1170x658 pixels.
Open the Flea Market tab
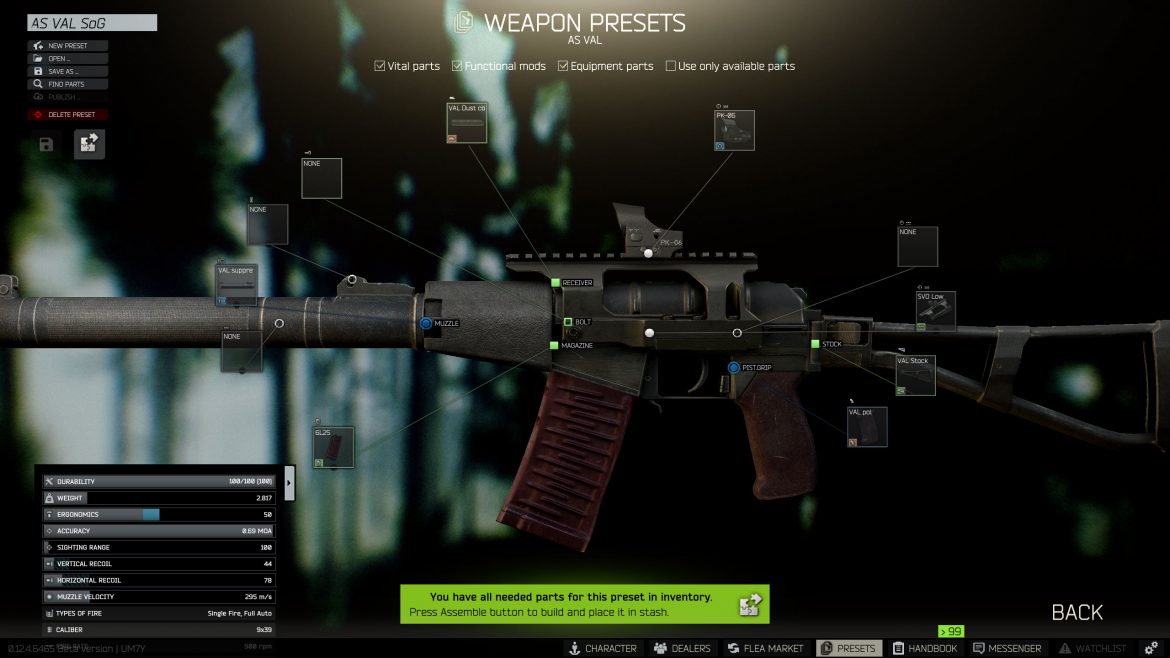766,649
